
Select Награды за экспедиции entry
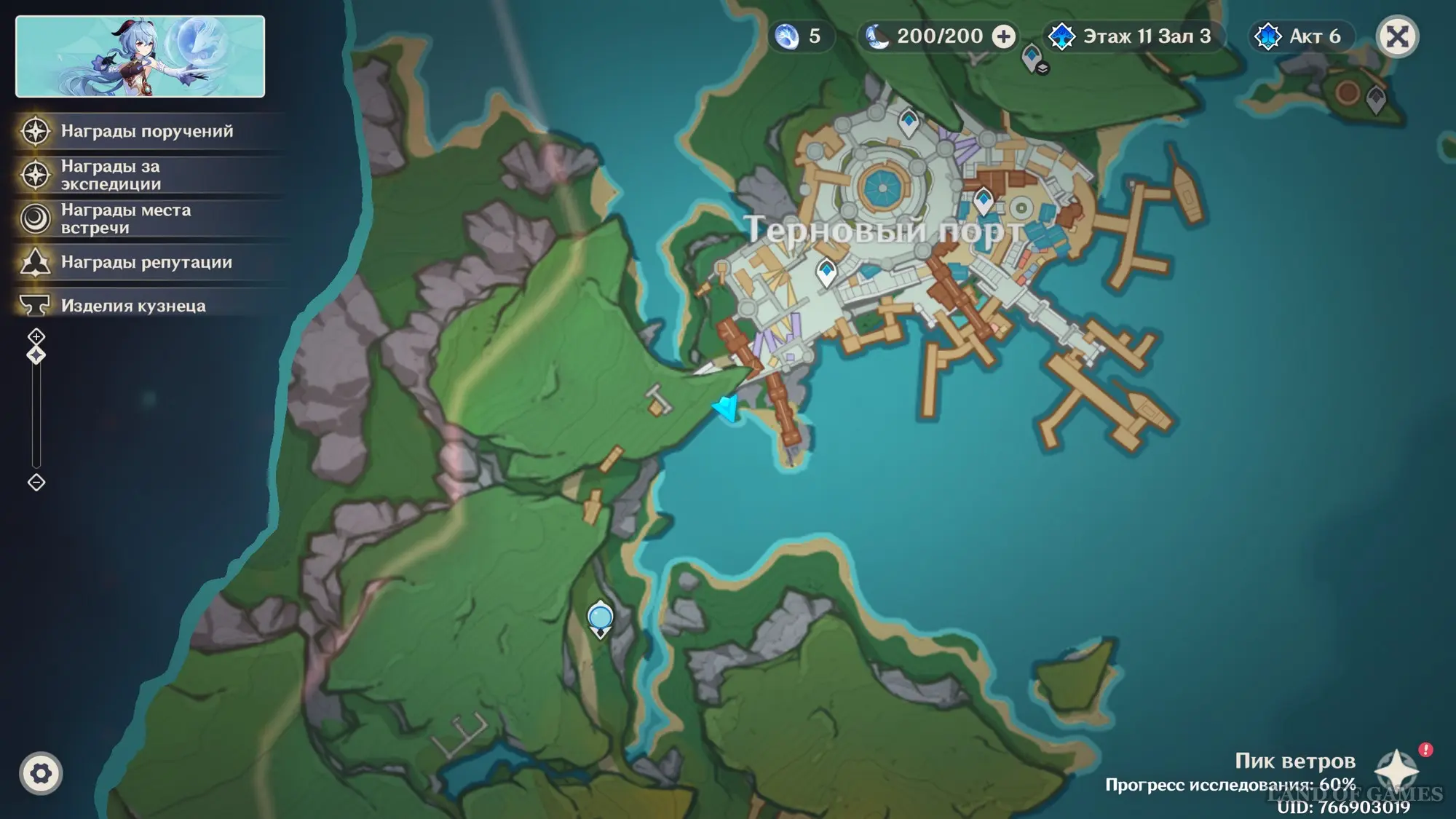coord(146,175)
